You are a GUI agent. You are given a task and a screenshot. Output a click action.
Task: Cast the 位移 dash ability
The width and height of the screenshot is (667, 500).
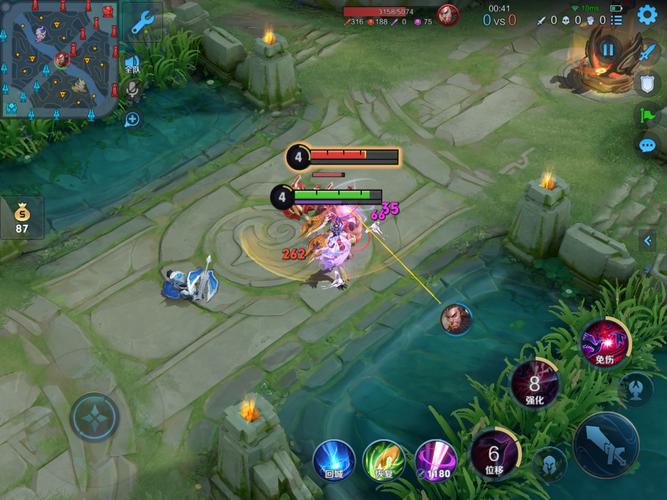tap(493, 455)
